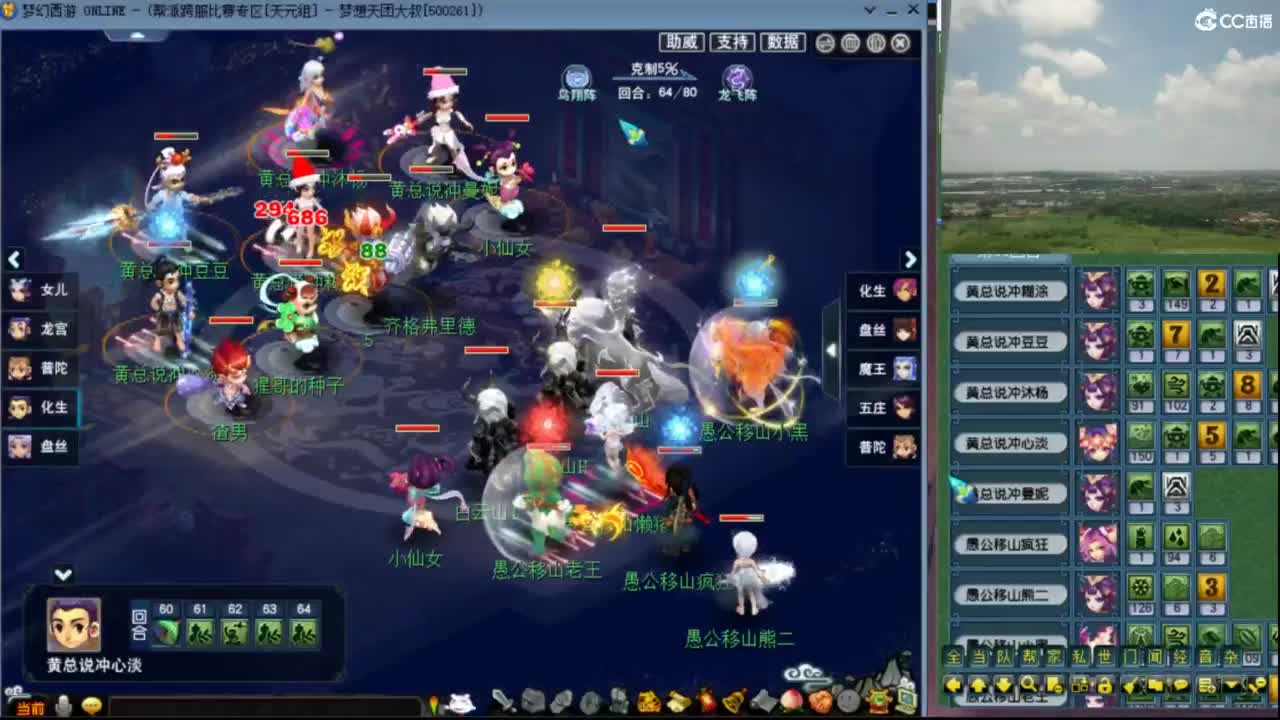Click the magnifier search icon in the chat bar
Viewport: 1280px width, 720px height.
pyautogui.click(x=1030, y=685)
